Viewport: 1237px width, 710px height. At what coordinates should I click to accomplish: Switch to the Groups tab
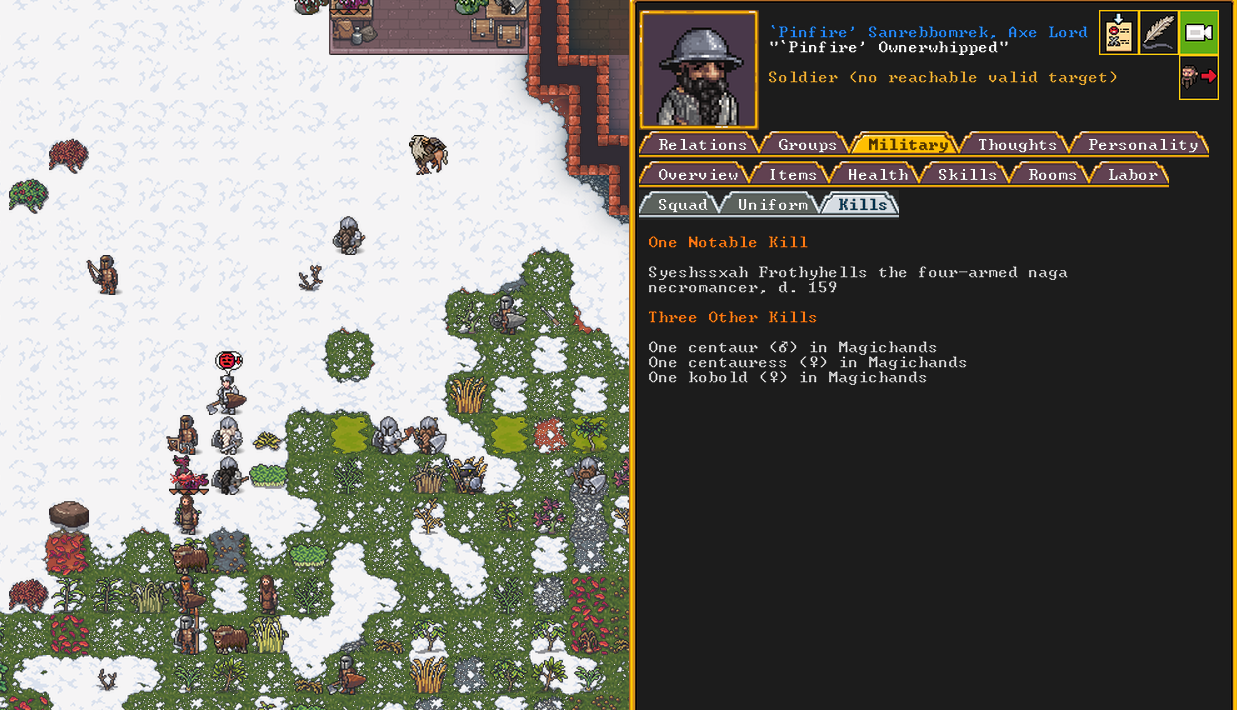click(807, 145)
